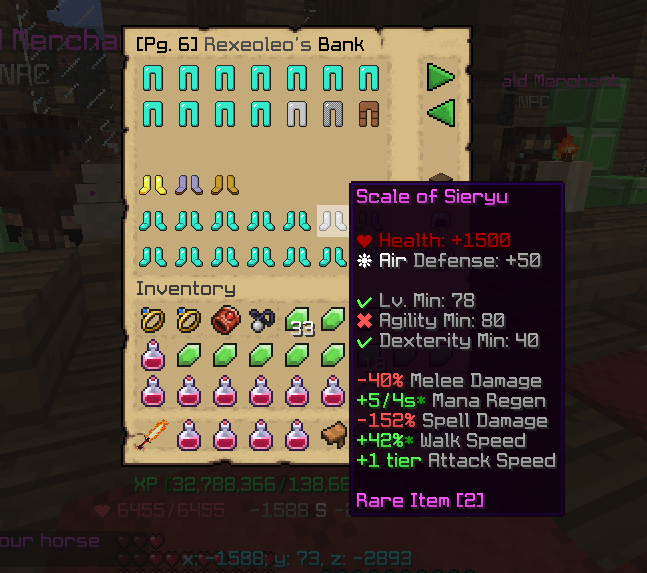Go to the next bank page
This screenshot has width=647, height=573.
click(x=440, y=77)
